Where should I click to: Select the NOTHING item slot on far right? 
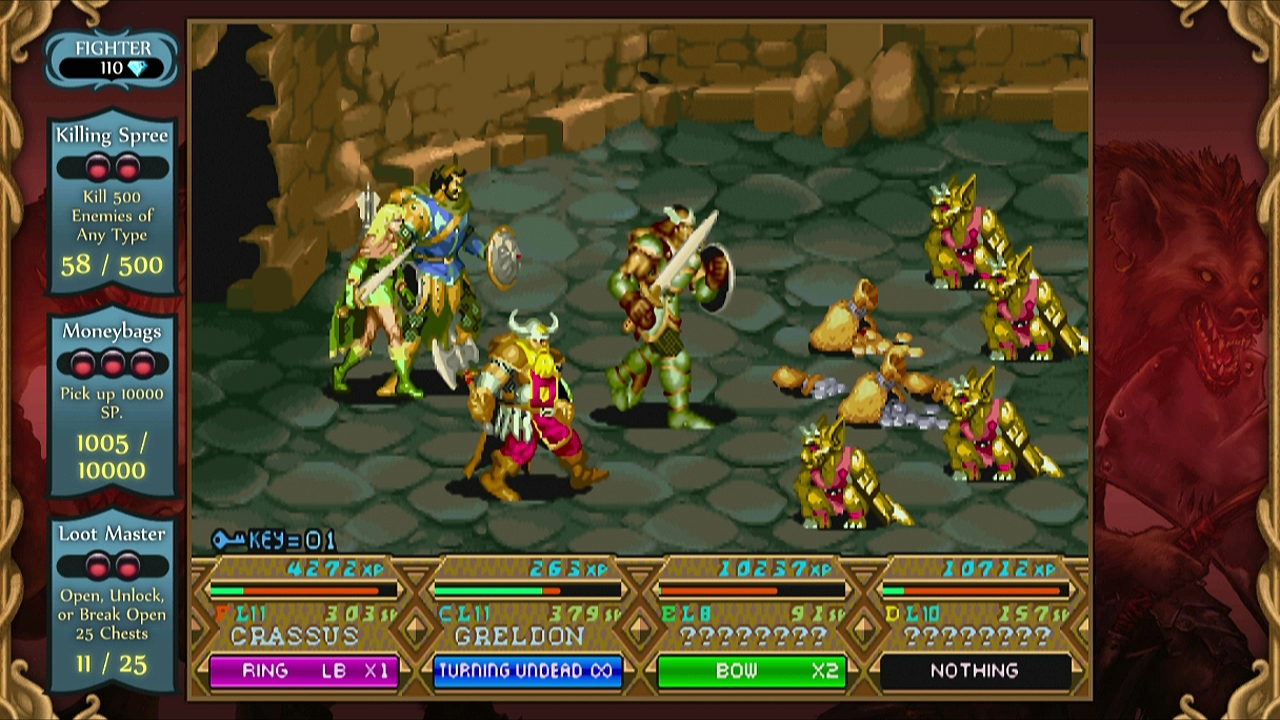pos(975,671)
